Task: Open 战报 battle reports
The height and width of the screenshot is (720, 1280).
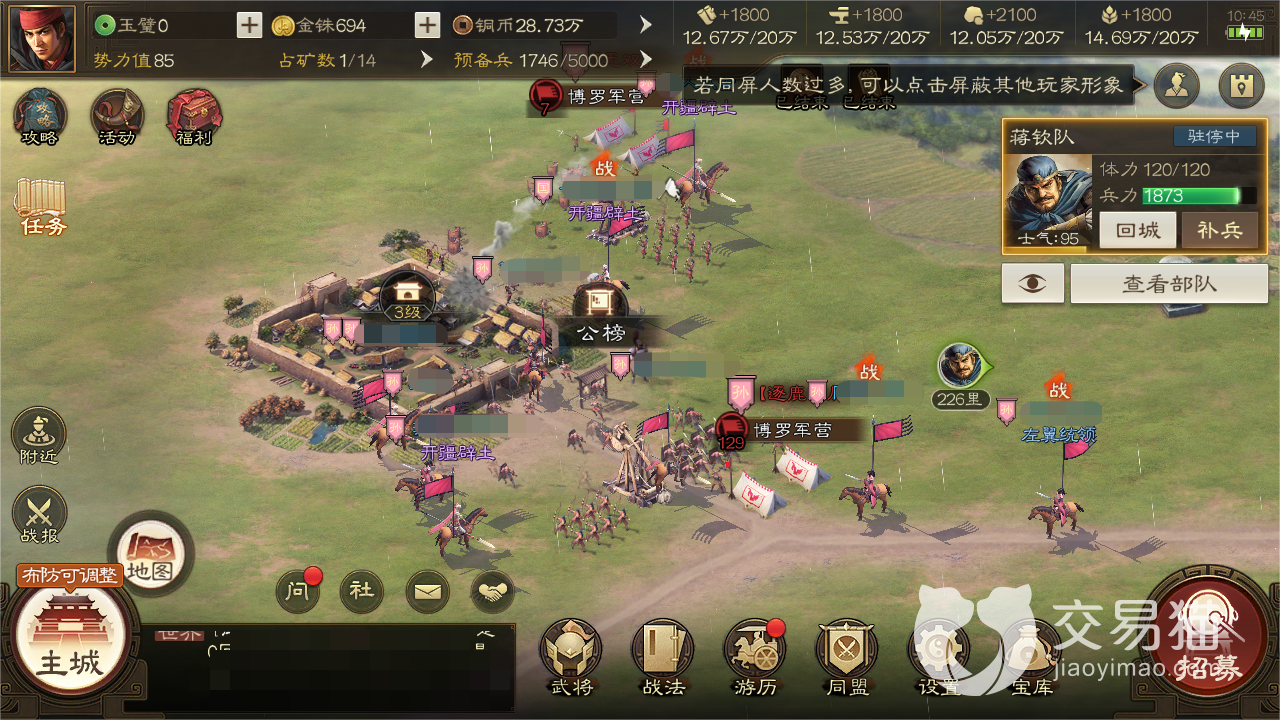Action: [x=39, y=516]
